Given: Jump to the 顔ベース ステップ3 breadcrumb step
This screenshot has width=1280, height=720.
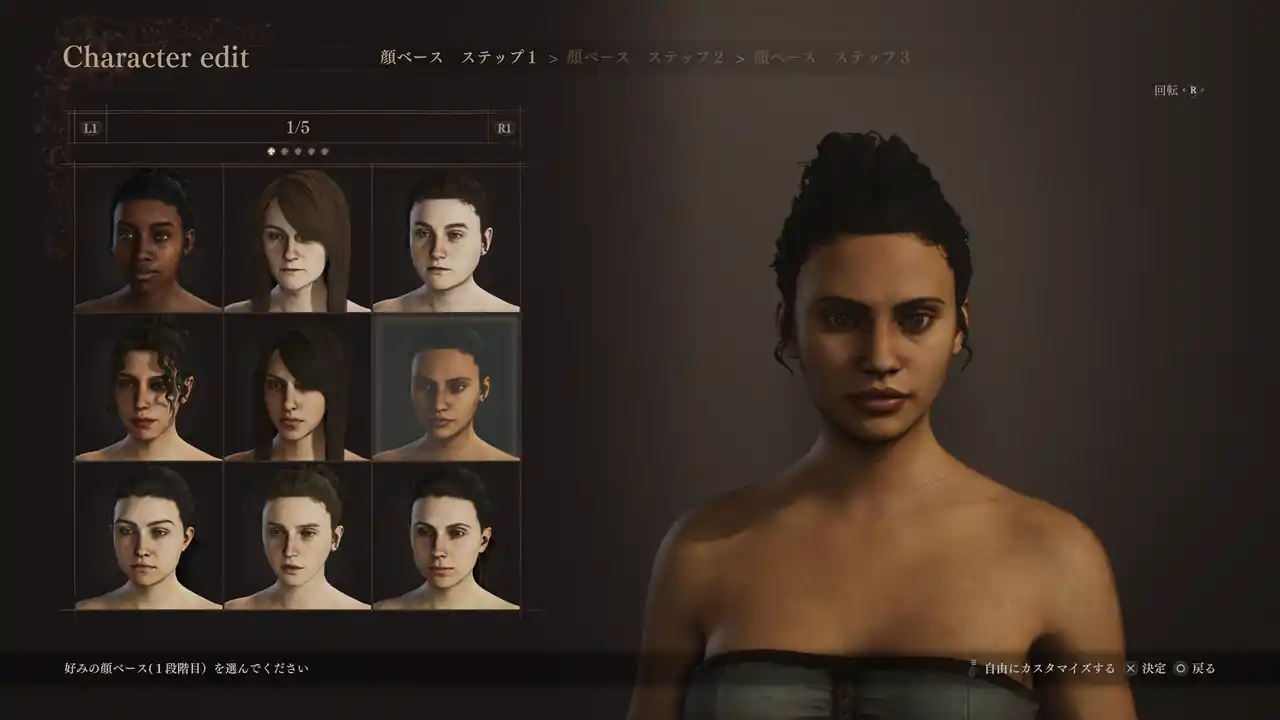Looking at the screenshot, I should point(831,58).
